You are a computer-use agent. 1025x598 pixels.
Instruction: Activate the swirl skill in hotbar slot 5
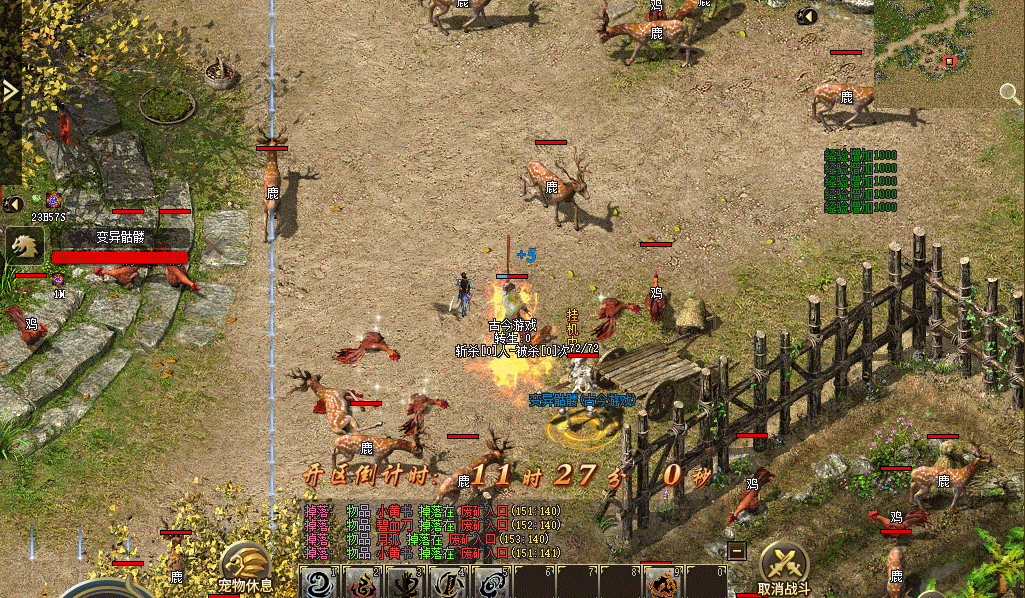[491, 582]
